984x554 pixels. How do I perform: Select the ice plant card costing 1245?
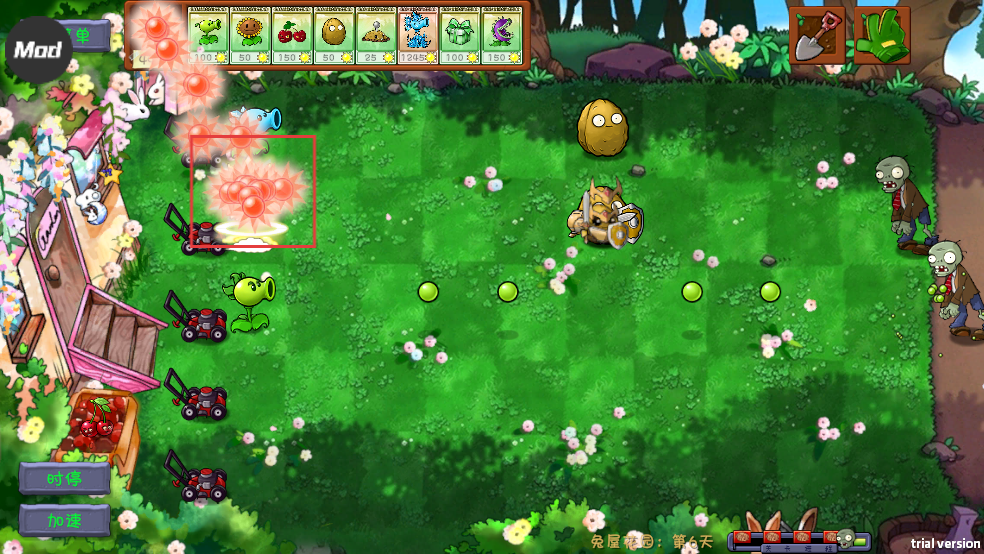(418, 35)
